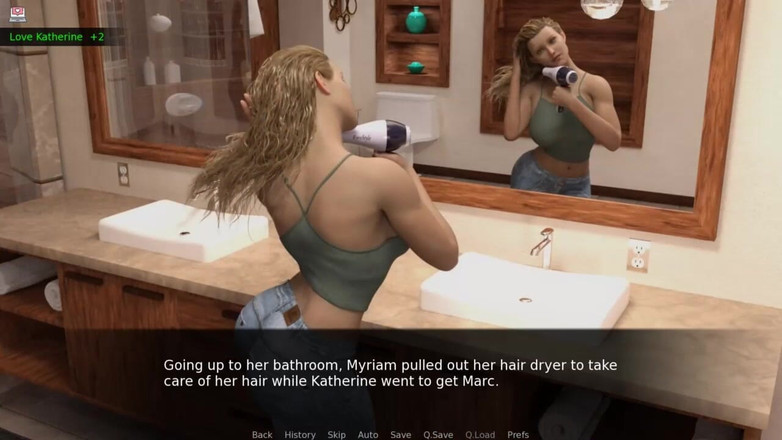
Task: Open the dialogue History log
Action: pyautogui.click(x=300, y=434)
